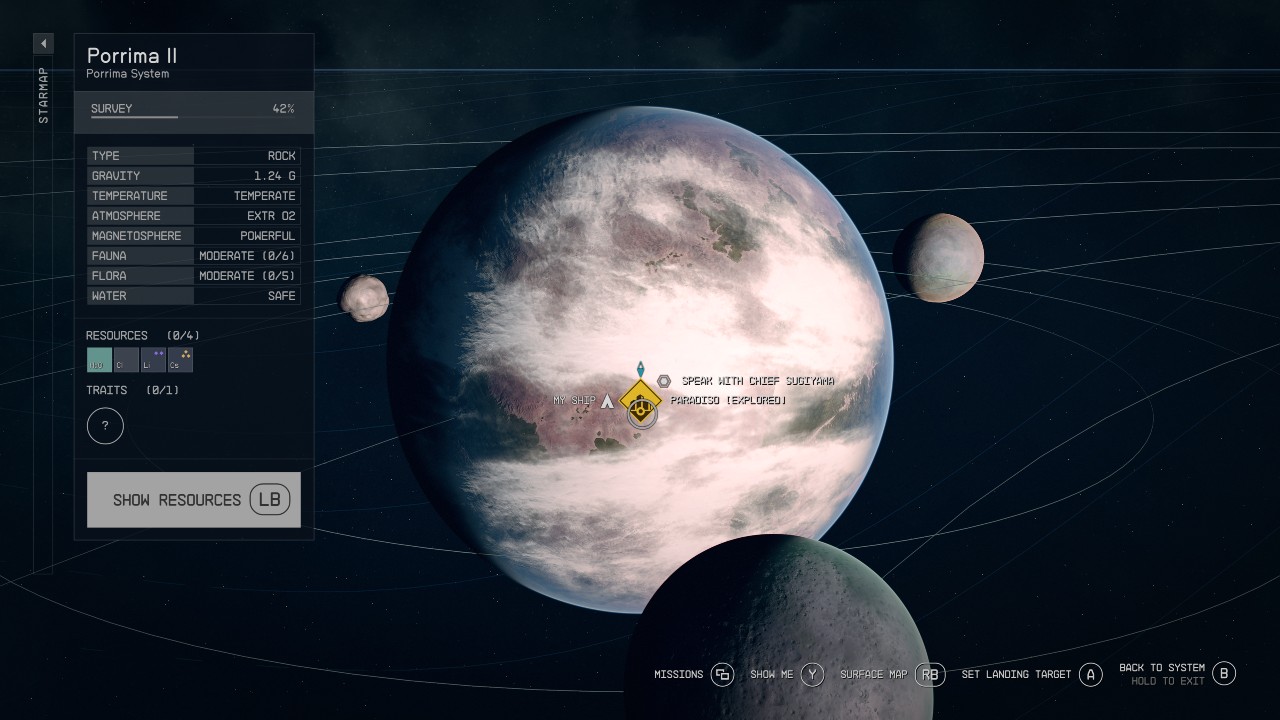
Task: Click the My Ship triangle marker
Action: (x=607, y=399)
